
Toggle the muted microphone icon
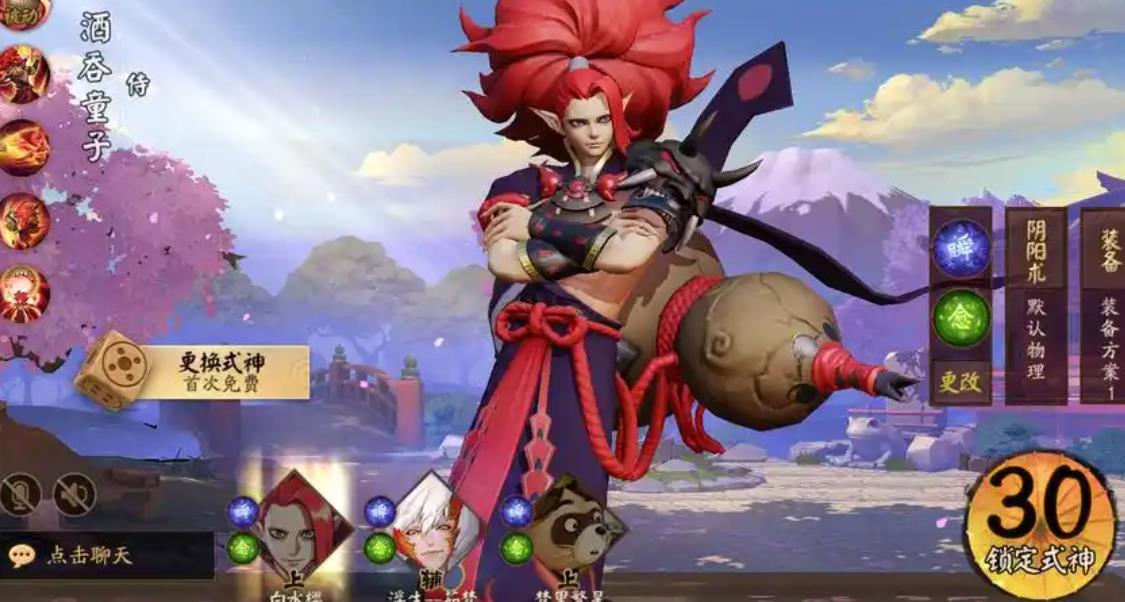click(21, 494)
